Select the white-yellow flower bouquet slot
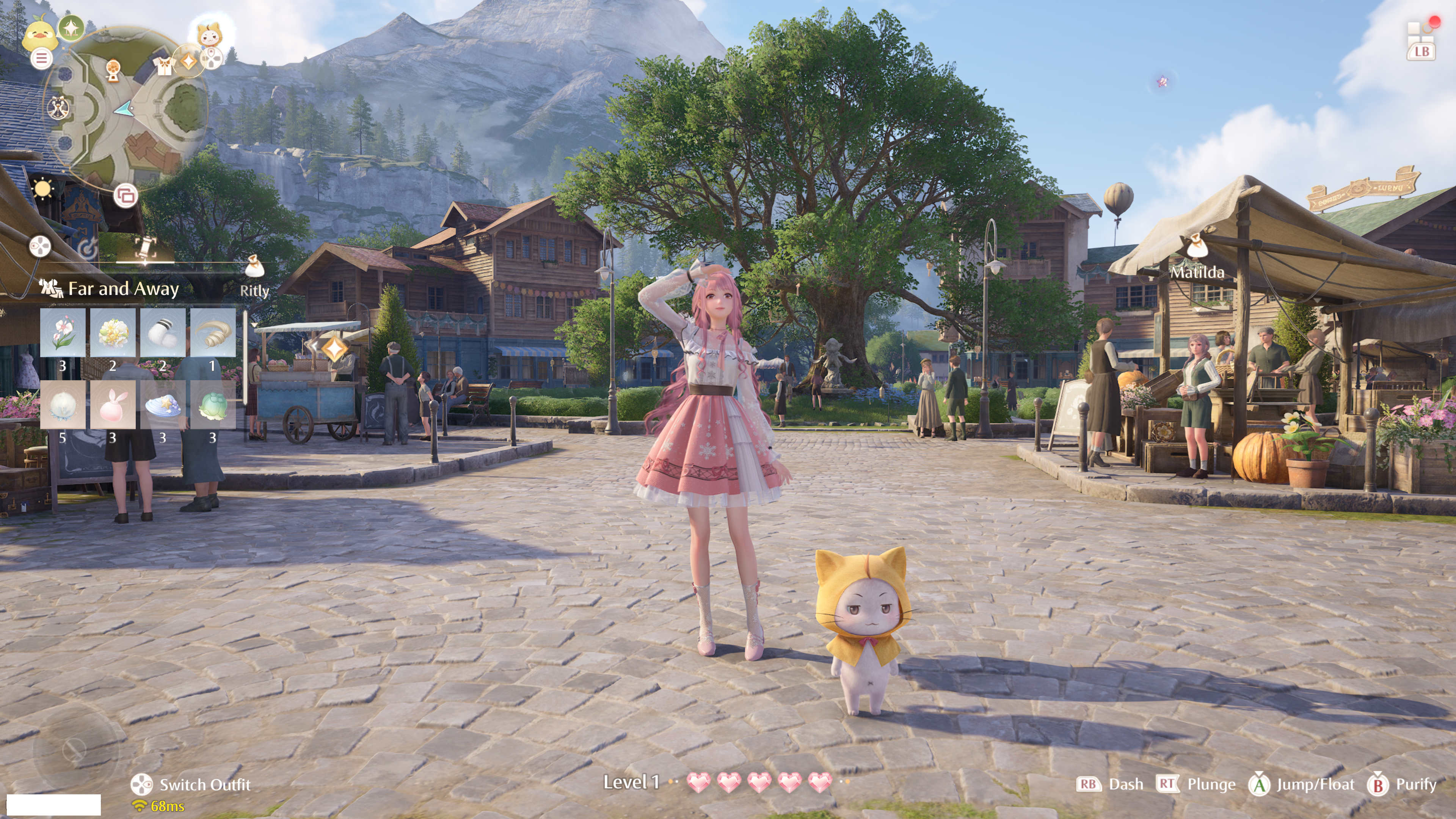This screenshot has height=819, width=1456. tap(113, 333)
